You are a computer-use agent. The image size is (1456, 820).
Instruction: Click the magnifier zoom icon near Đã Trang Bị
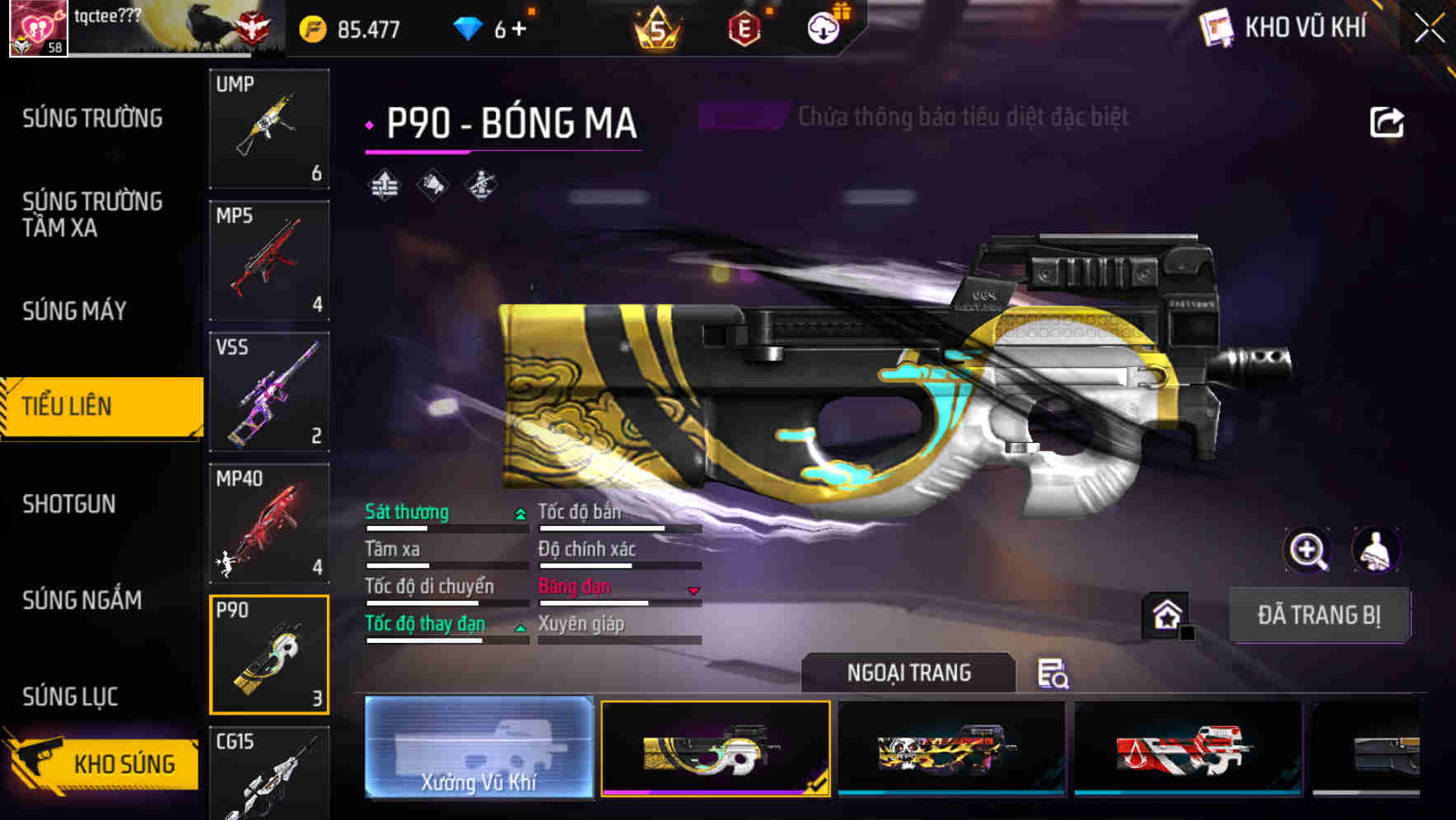1309,550
